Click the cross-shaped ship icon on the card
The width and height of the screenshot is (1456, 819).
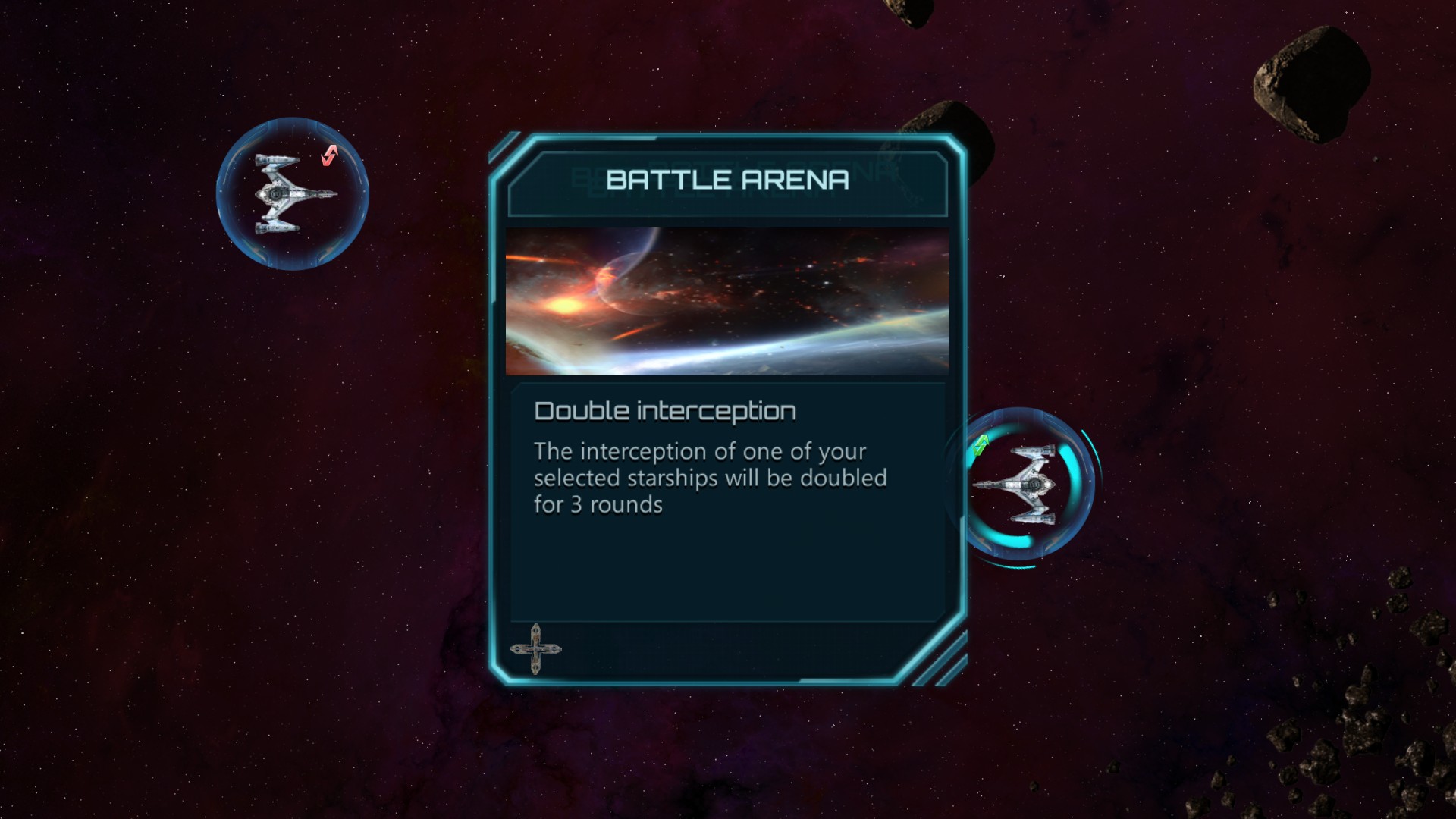pos(535,649)
